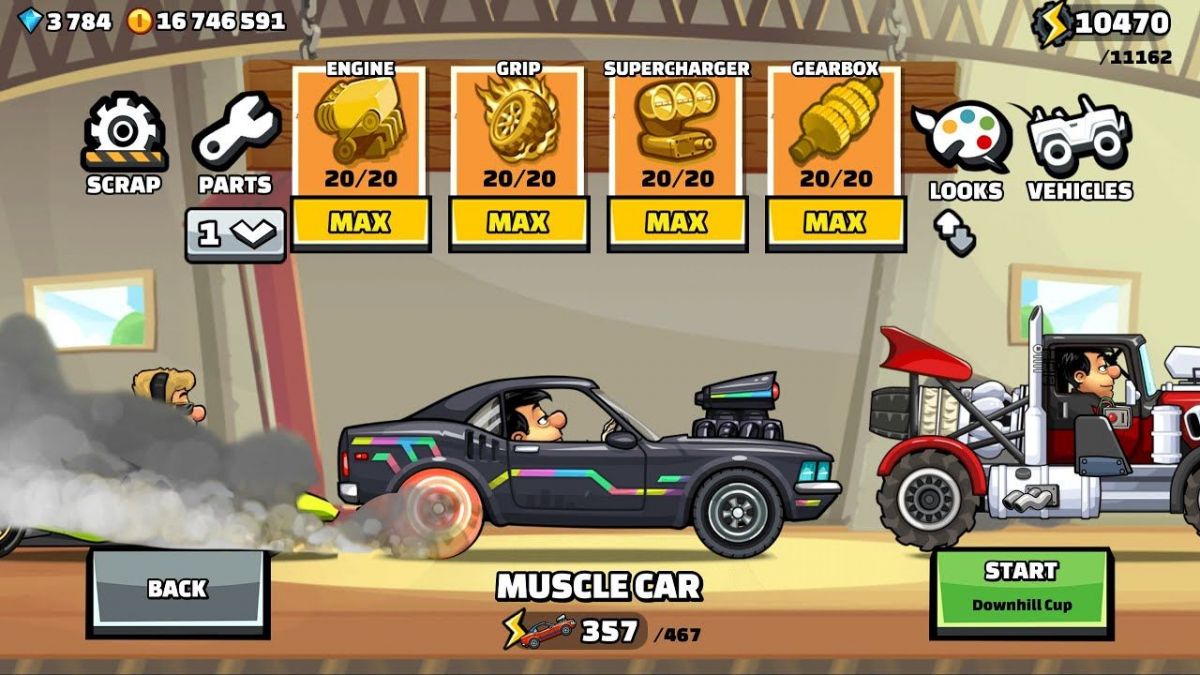The width and height of the screenshot is (1200, 675).
Task: Click the swap arrows under Looks
Action: (955, 234)
